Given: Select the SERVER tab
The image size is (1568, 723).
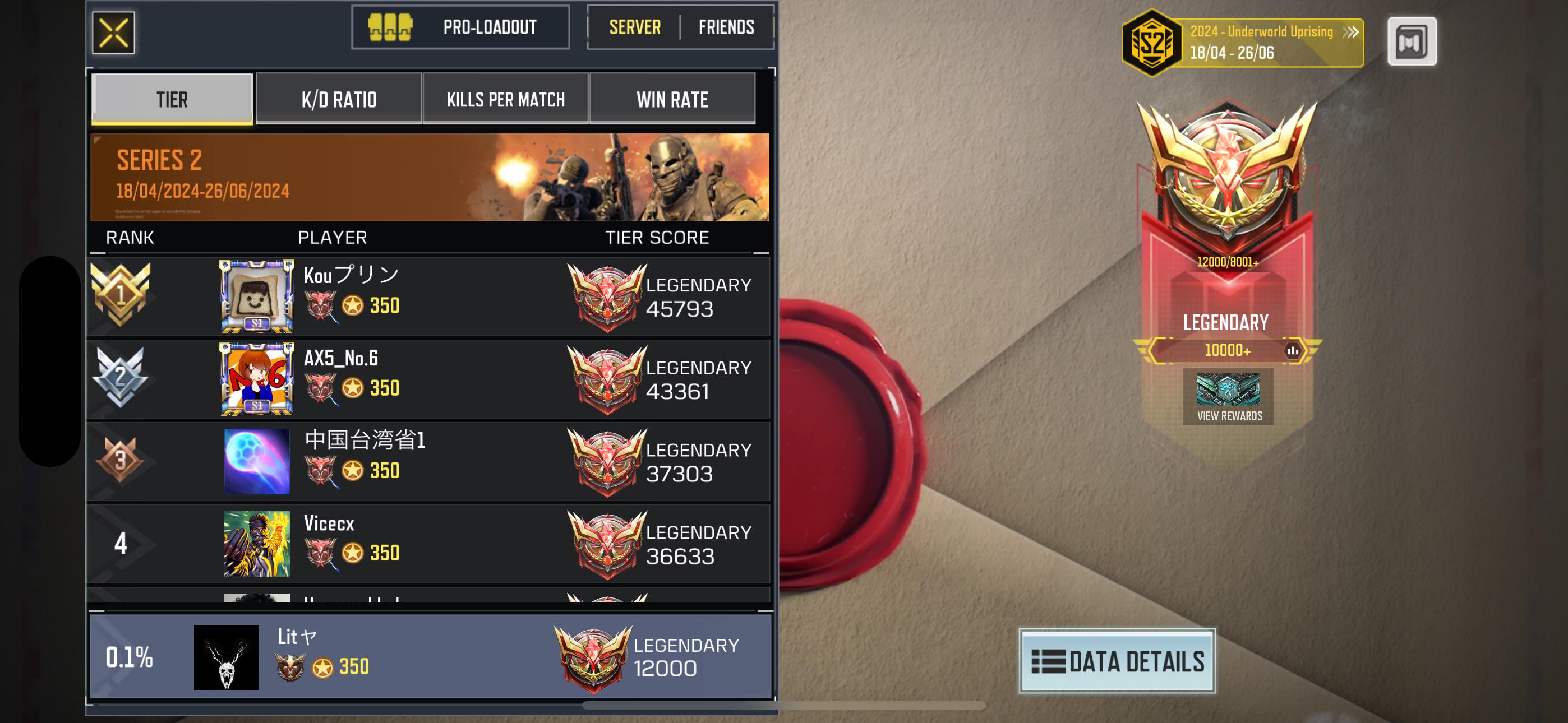Looking at the screenshot, I should [x=634, y=27].
